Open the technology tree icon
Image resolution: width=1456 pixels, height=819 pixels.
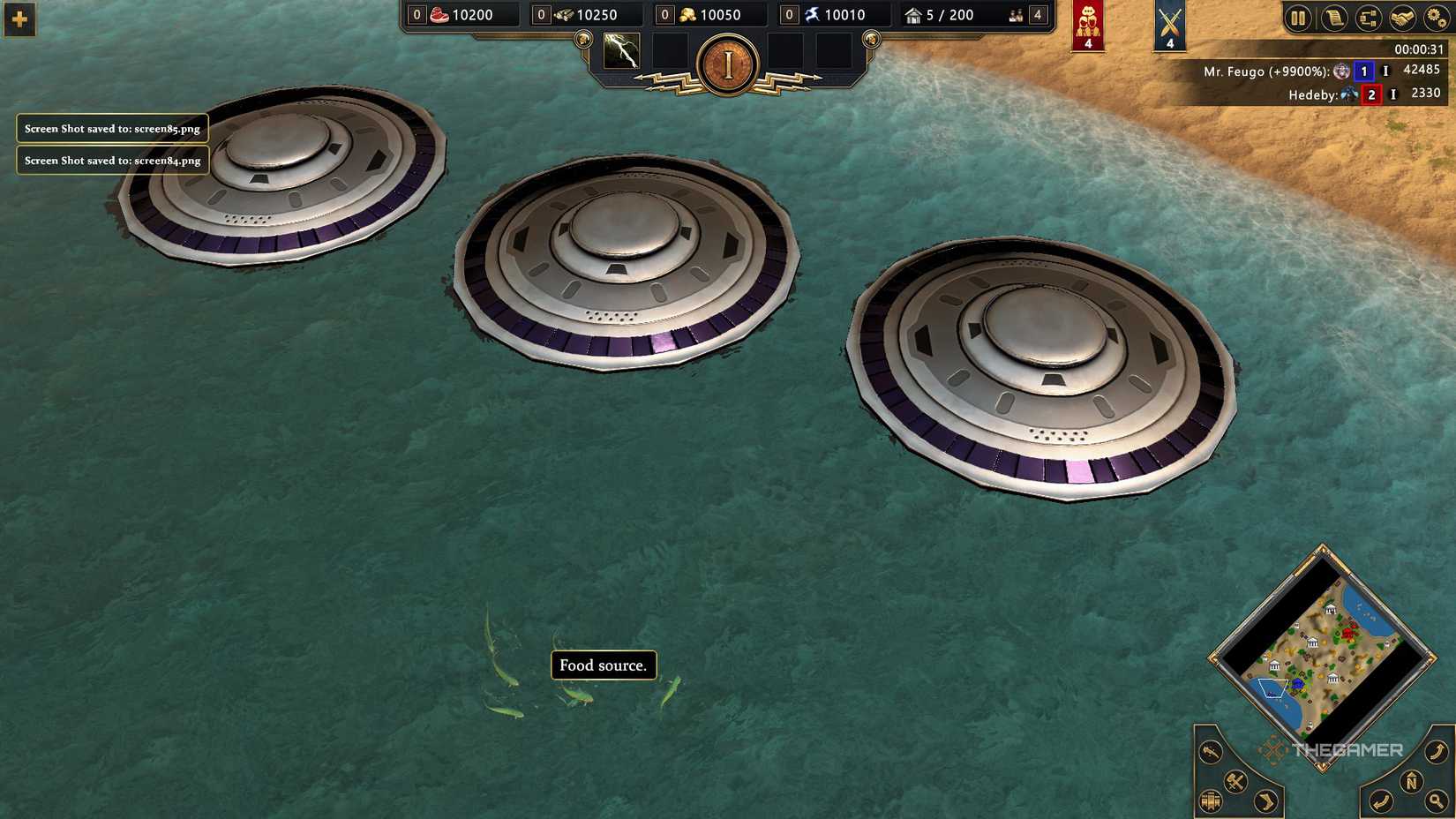tap(1368, 18)
